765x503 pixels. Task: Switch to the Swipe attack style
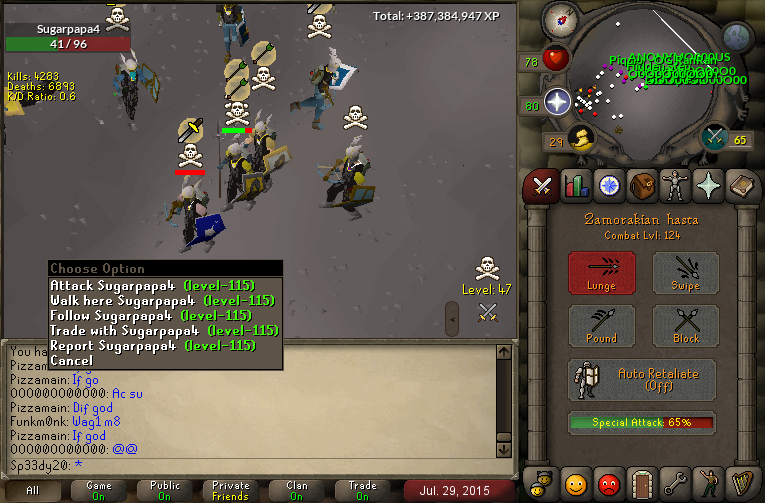point(686,273)
